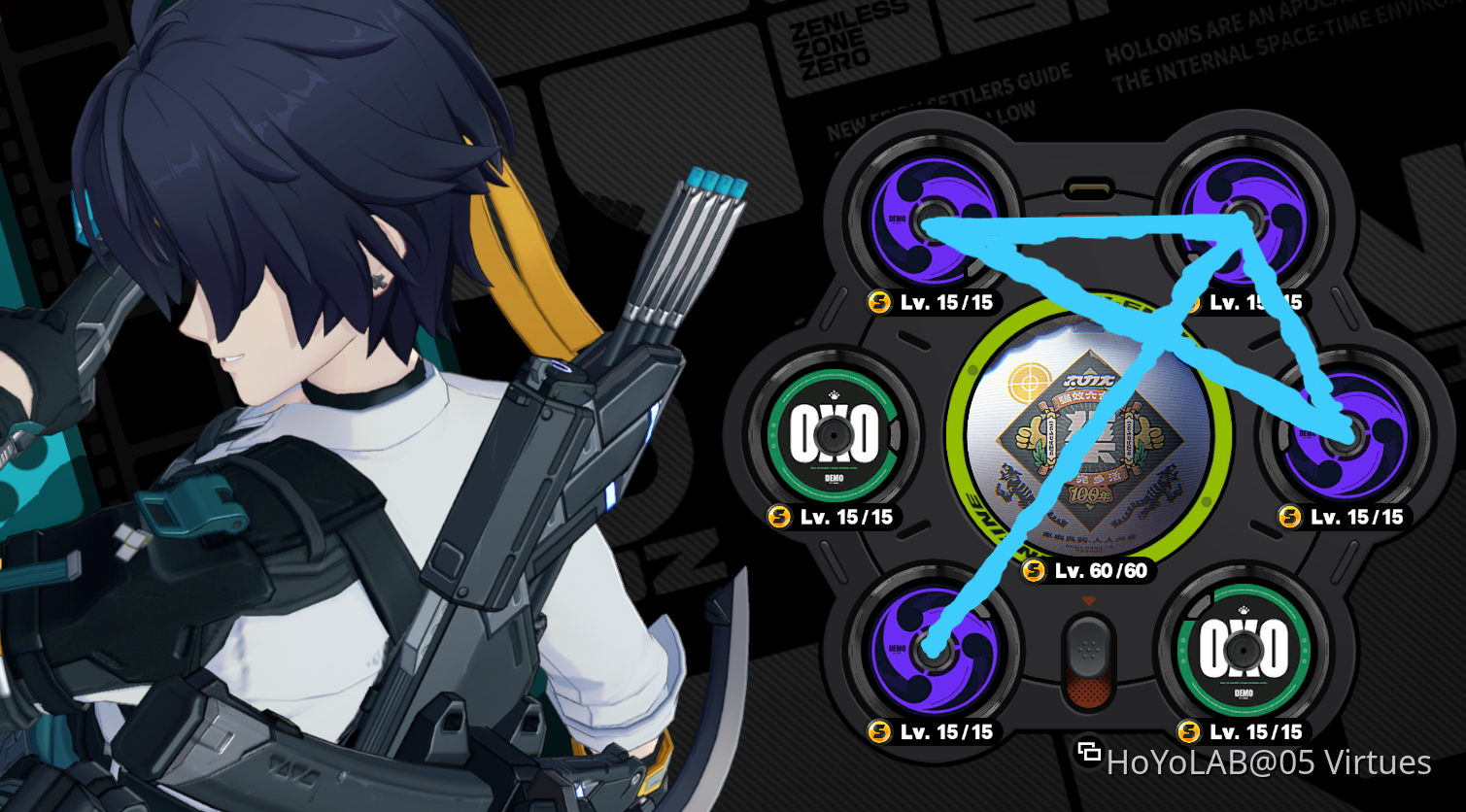Open the bottom-right OXO drive disc
The height and width of the screenshot is (812, 1466).
point(1244,651)
